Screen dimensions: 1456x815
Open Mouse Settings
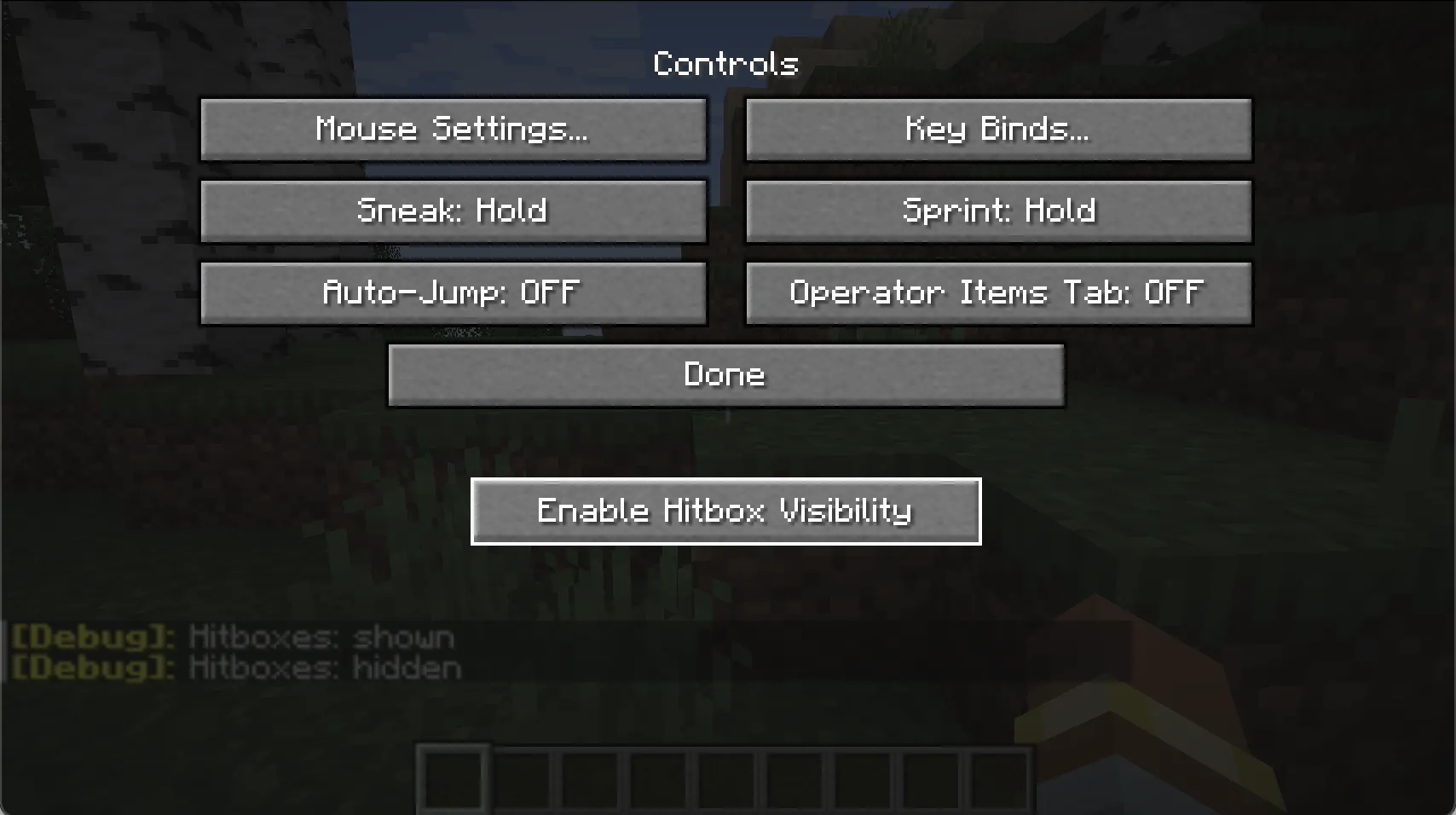453,130
